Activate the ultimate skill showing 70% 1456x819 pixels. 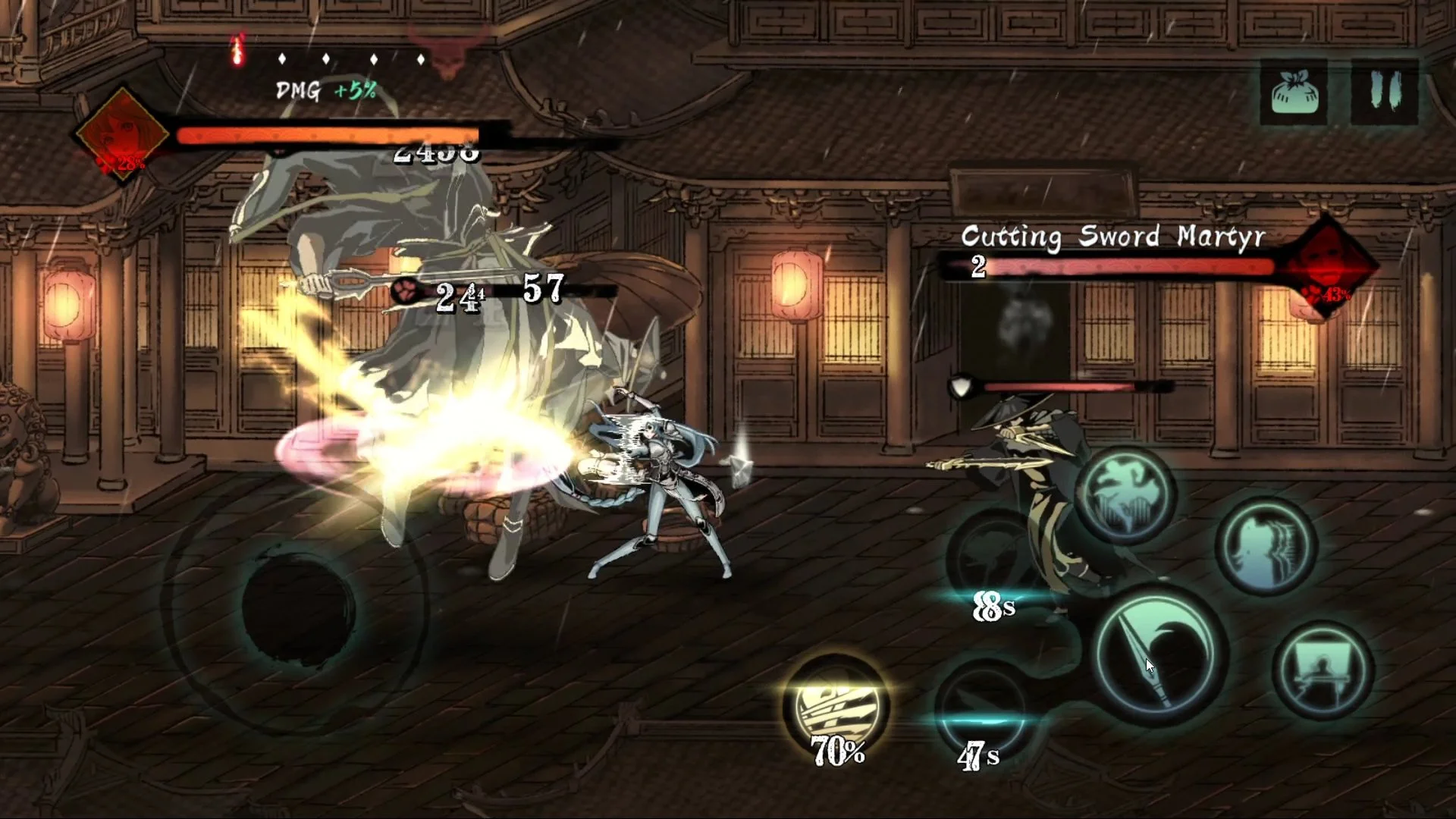(836, 705)
